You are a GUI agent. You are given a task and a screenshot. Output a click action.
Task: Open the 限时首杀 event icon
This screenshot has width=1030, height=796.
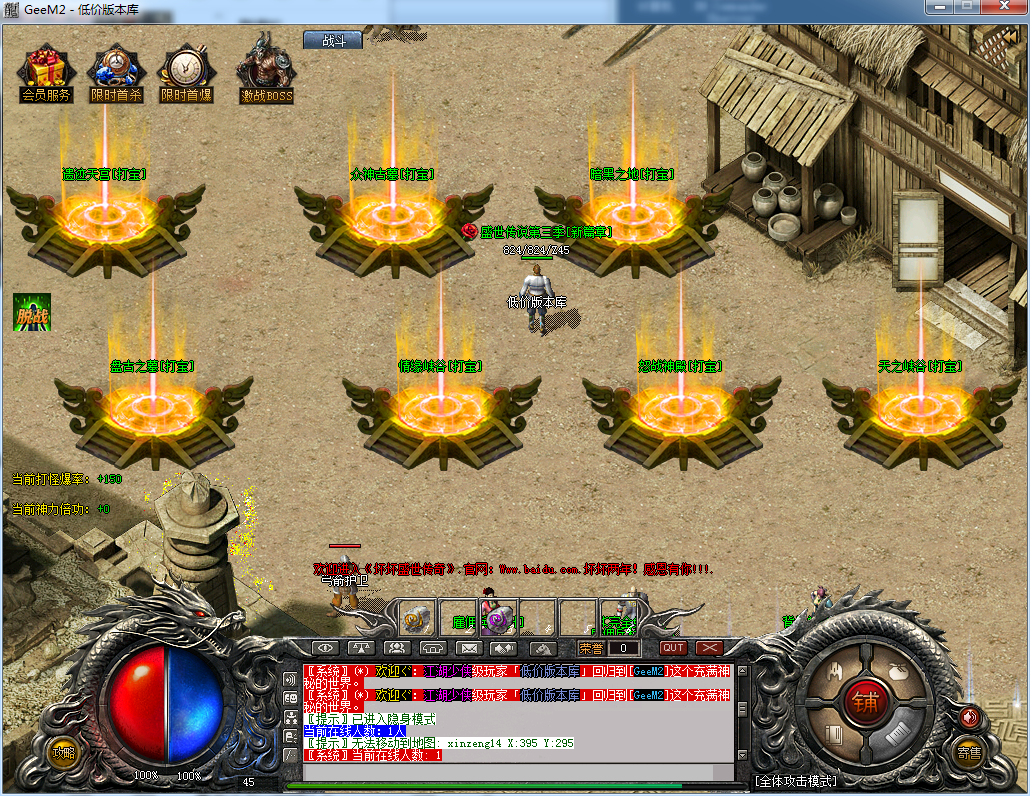(x=116, y=73)
